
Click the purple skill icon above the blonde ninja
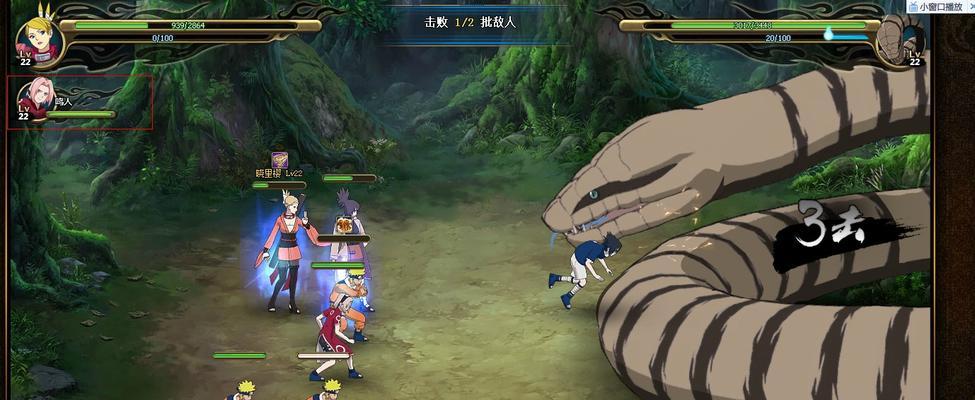click(279, 160)
